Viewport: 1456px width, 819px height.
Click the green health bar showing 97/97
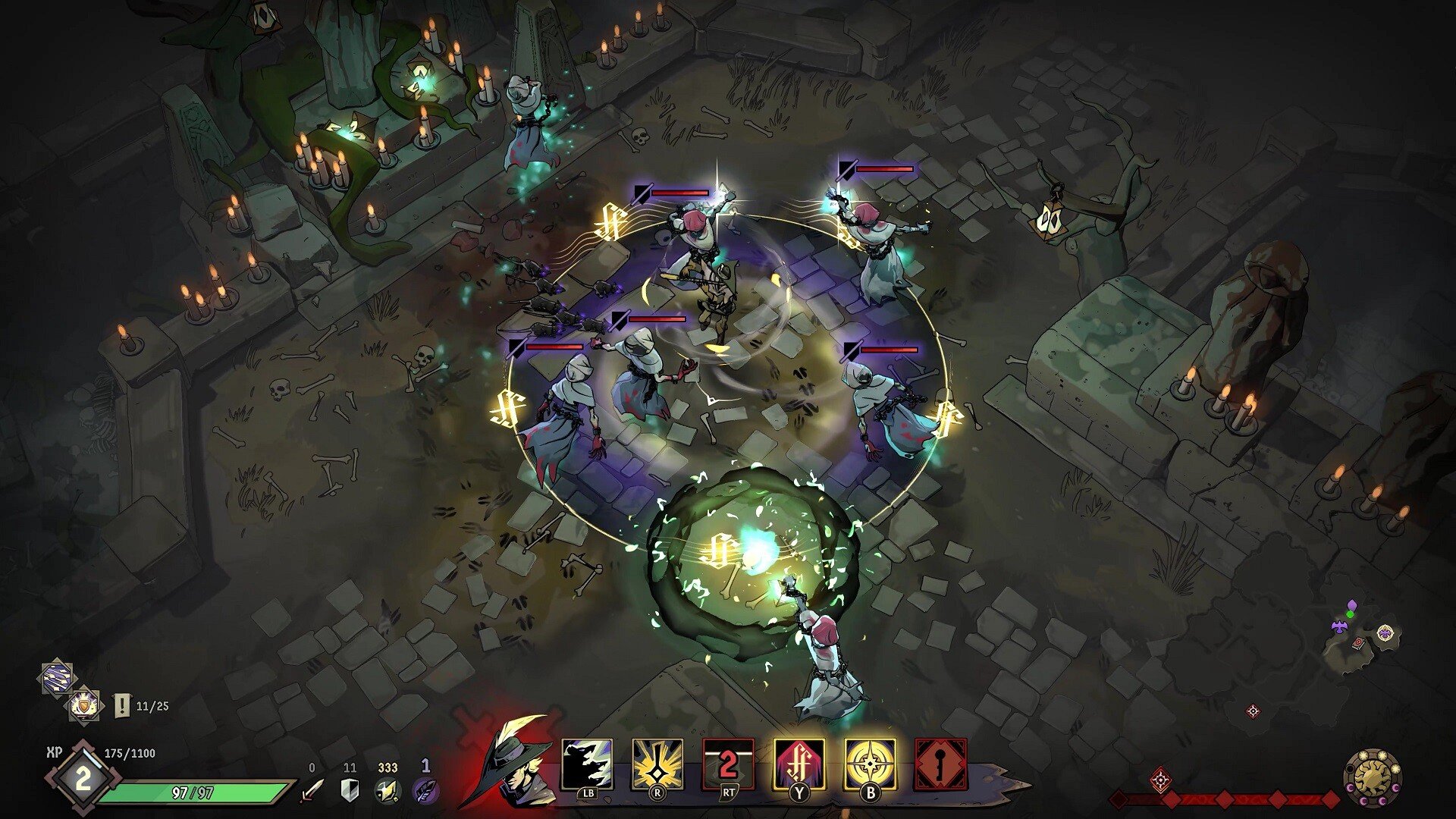(193, 792)
